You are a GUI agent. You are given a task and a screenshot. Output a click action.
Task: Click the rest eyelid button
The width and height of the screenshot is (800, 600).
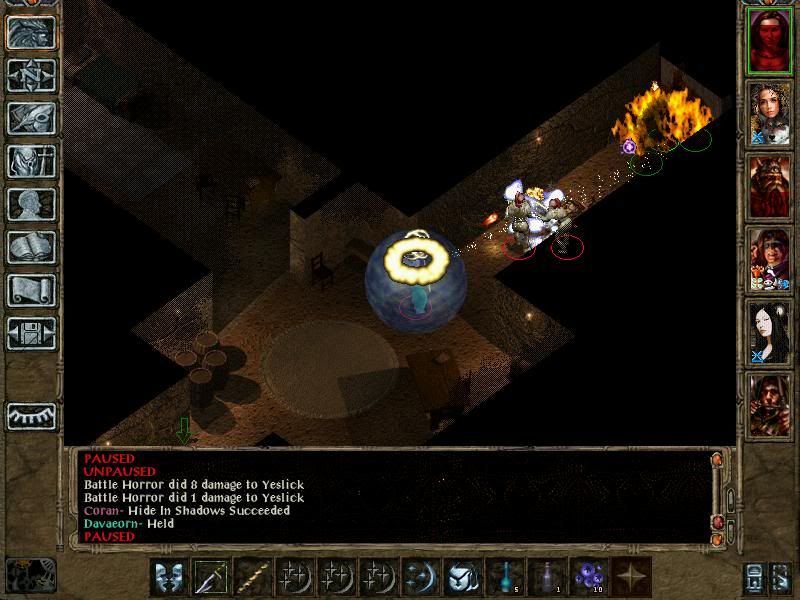point(31,416)
